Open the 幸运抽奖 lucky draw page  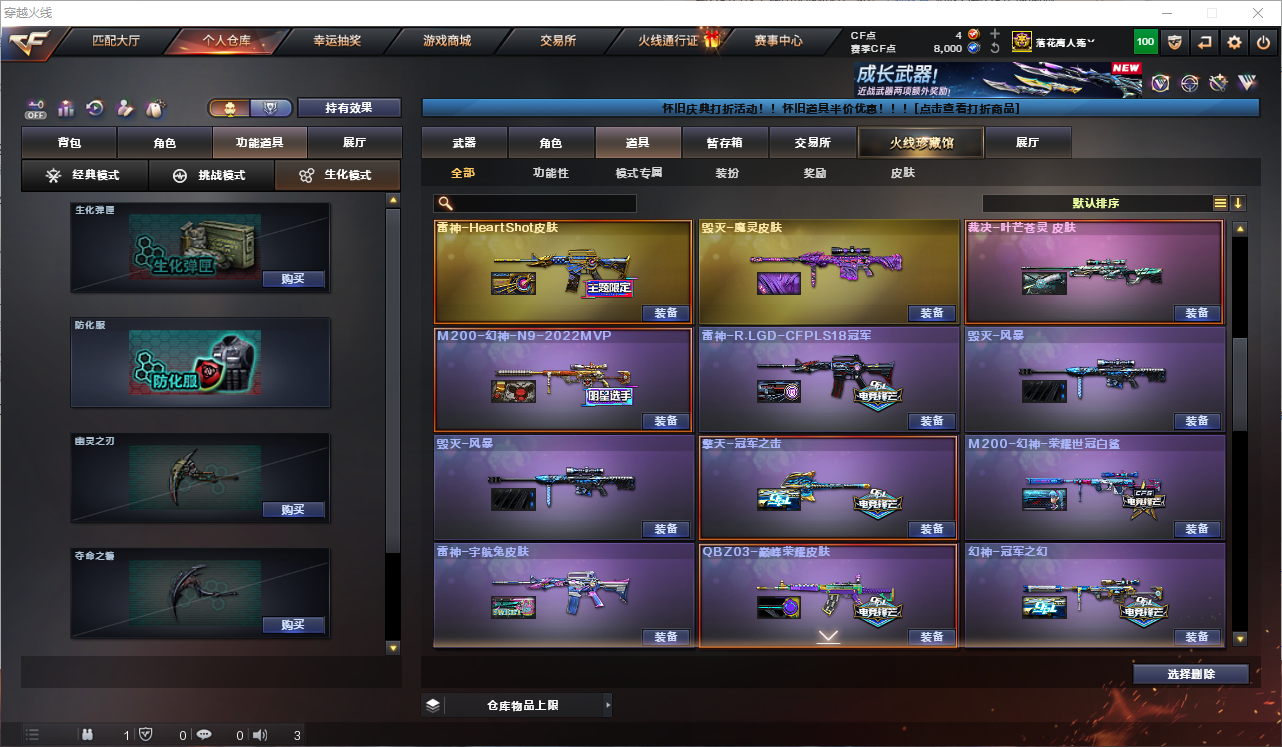(337, 41)
